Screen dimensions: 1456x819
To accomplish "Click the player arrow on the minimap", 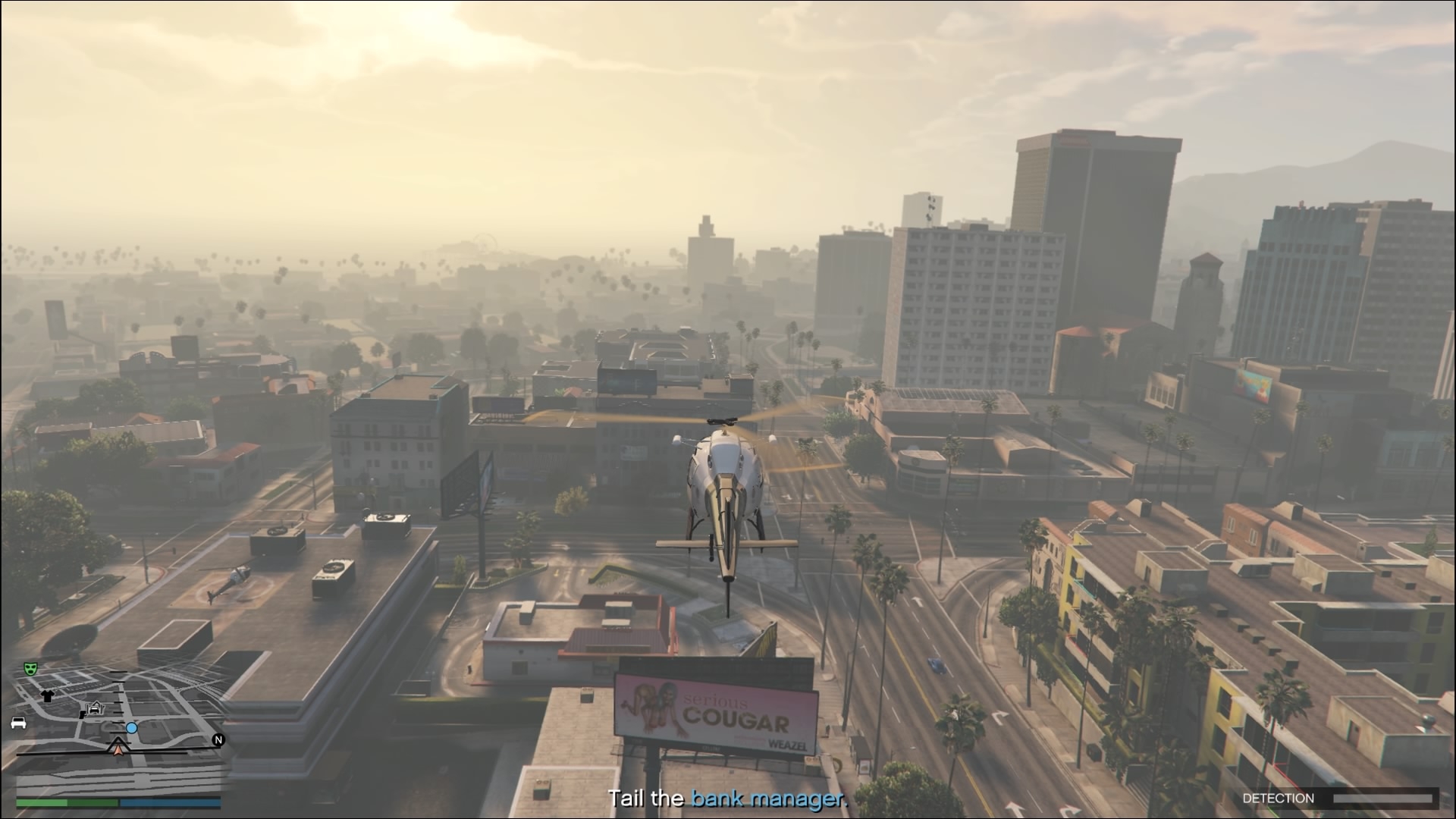I will point(118,747).
